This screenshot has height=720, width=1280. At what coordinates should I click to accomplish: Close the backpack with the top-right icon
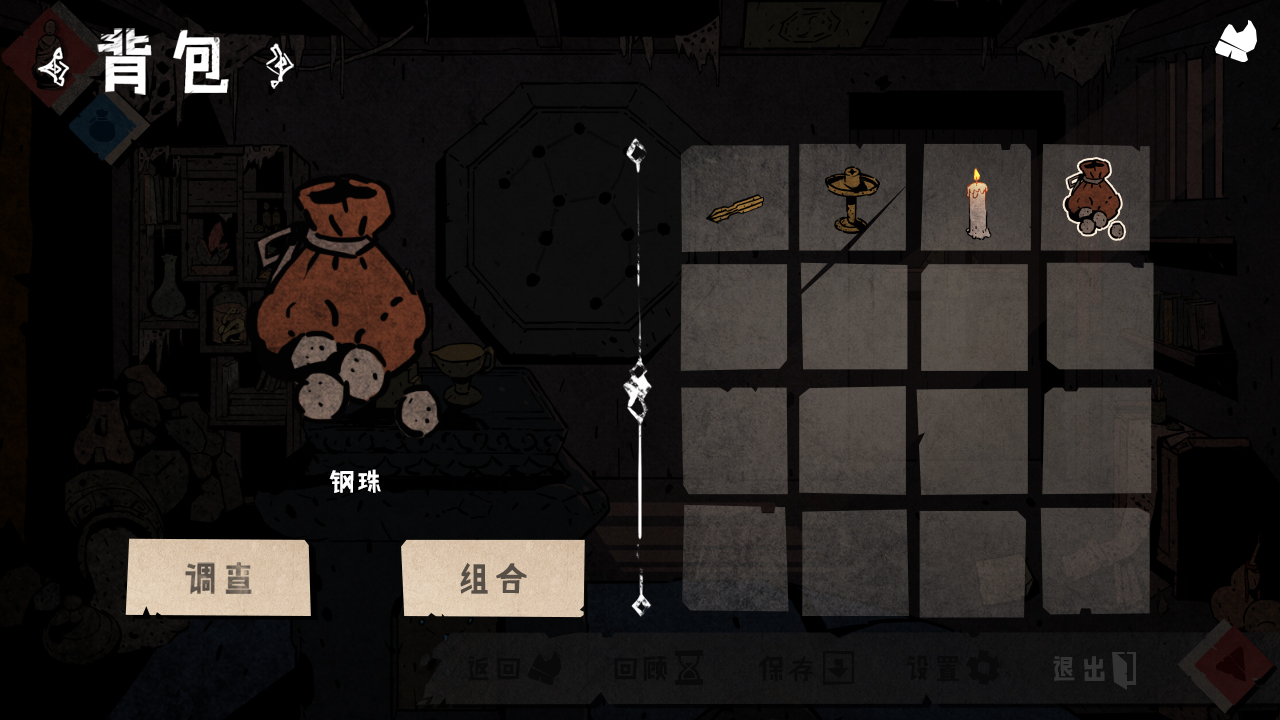coord(1235,42)
